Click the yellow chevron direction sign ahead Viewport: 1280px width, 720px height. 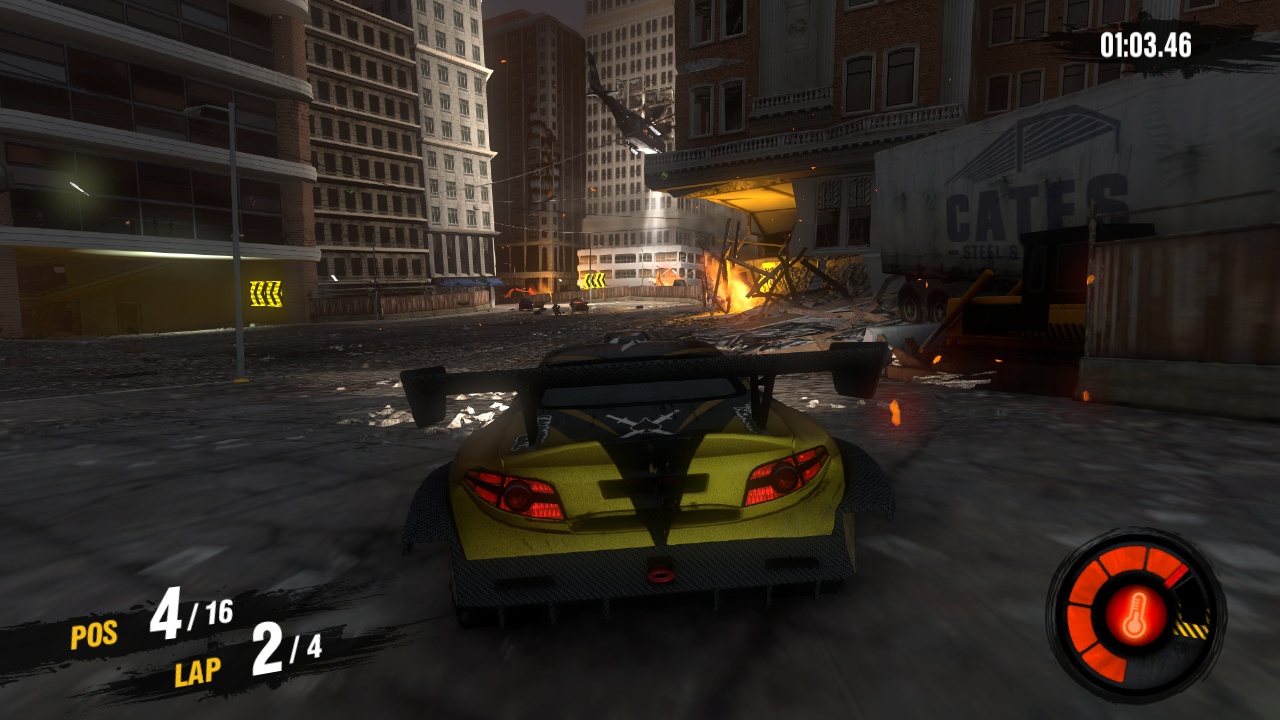point(594,278)
